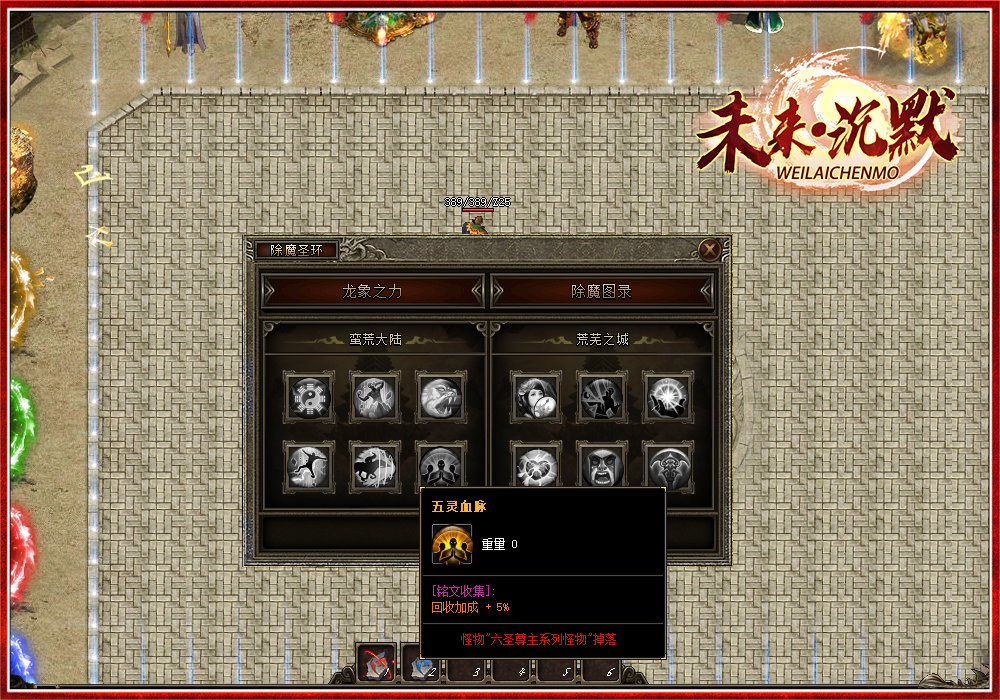This screenshot has height=700, width=1000.
Task: Use the blue stone in hotbar slot 2
Action: 420,662
